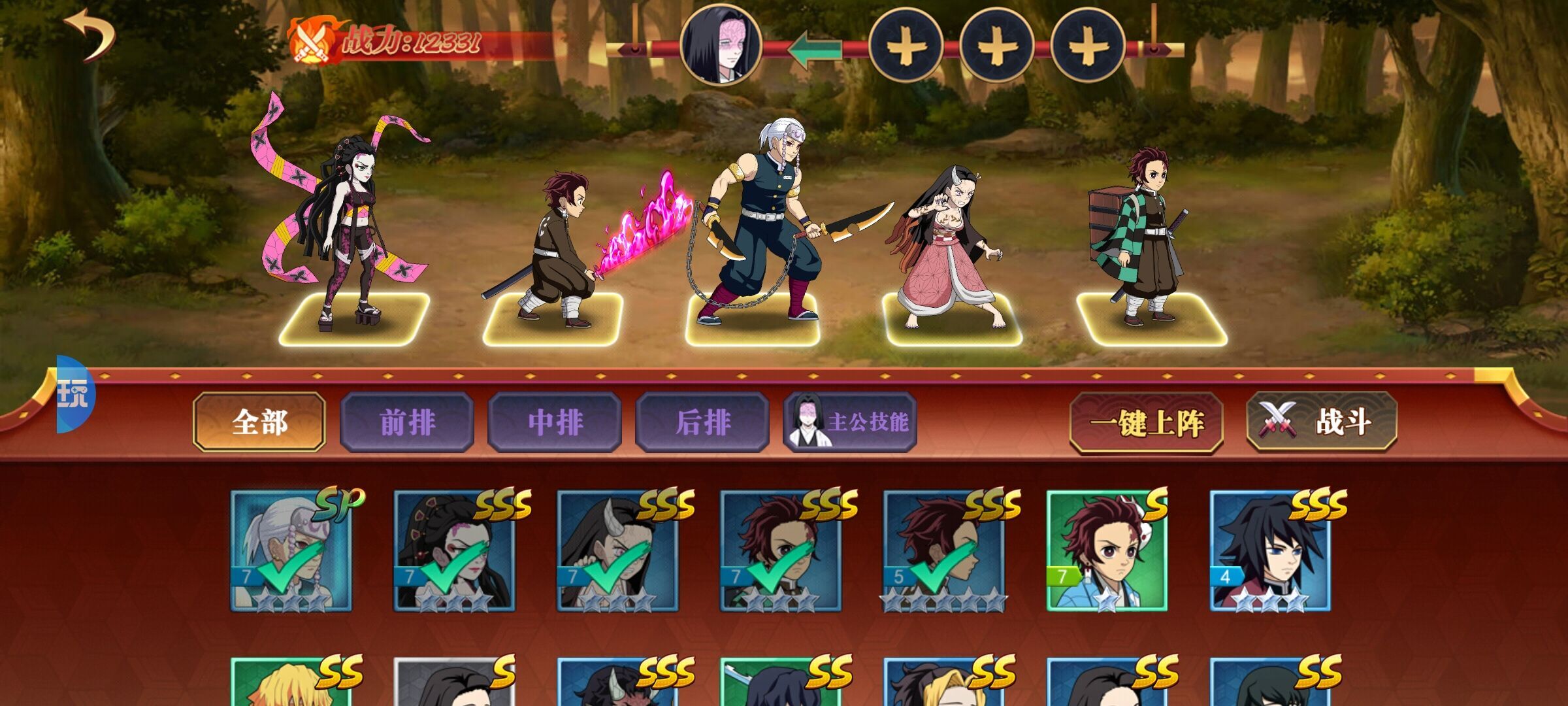Filter heroes by 前排 tab

(407, 422)
